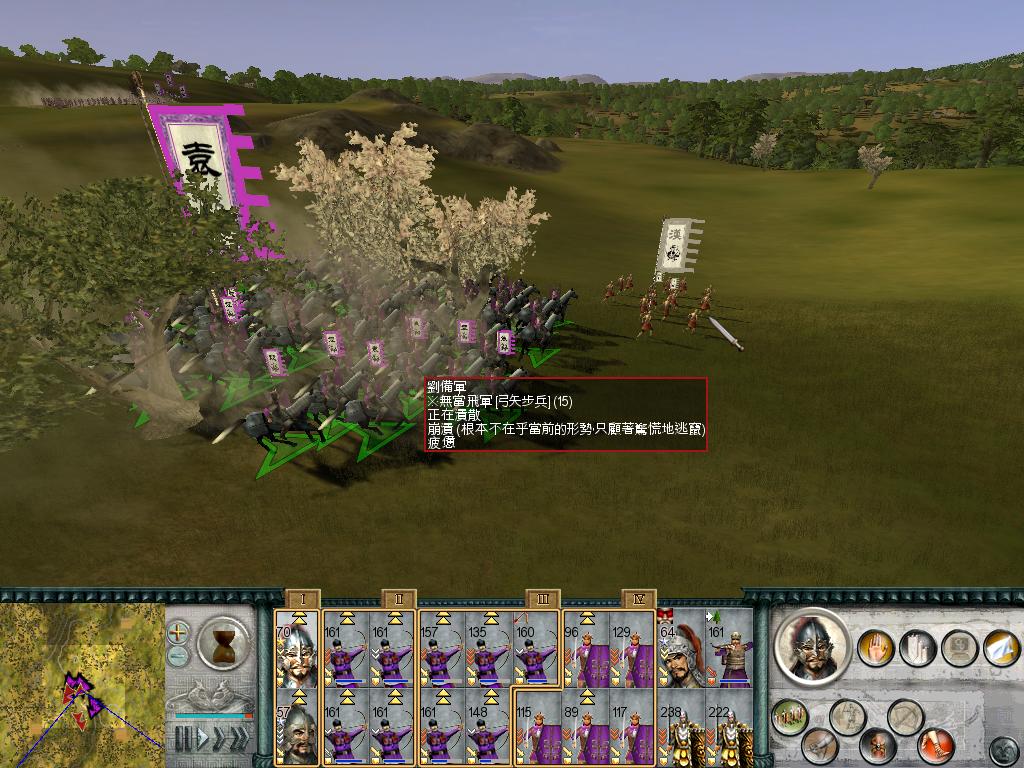This screenshot has width=1024, height=768.
Task: Click the battlefield minimap
Action: pos(82,685)
